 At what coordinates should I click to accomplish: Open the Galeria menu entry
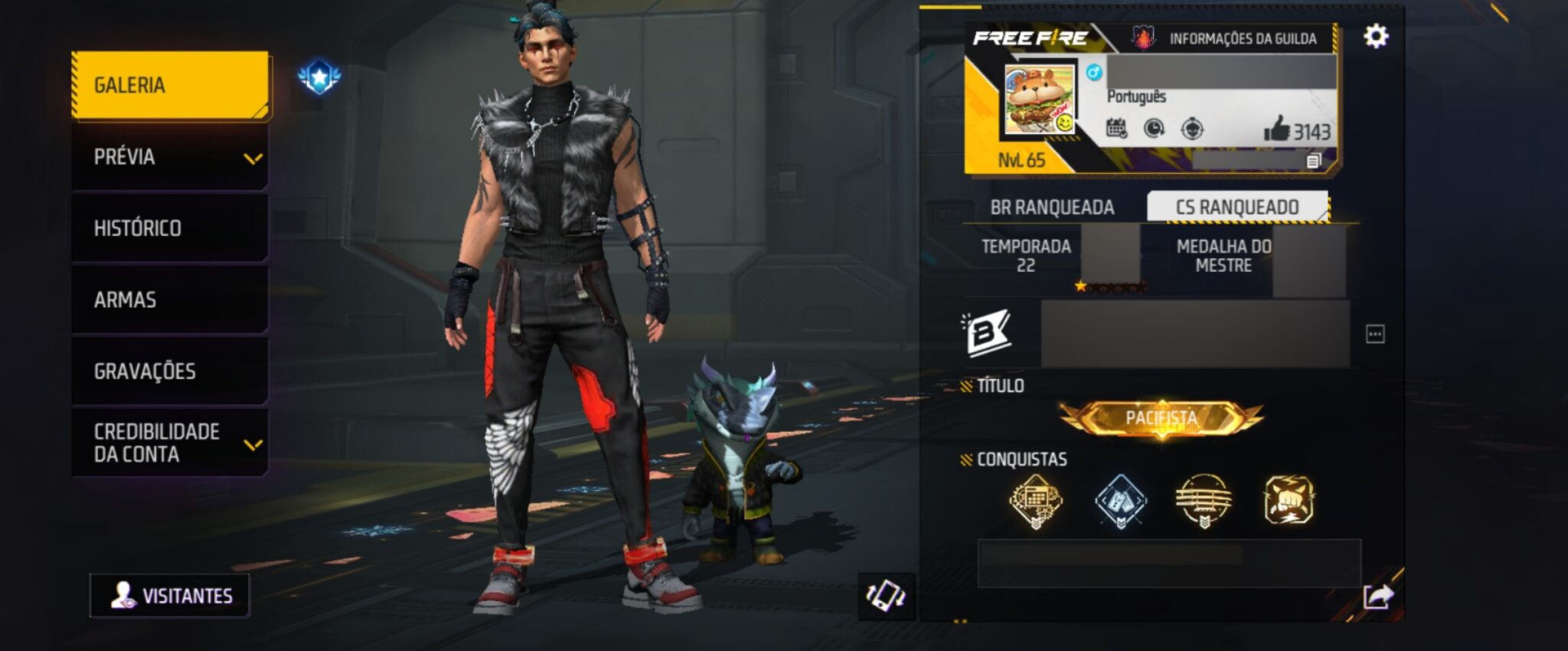[170, 85]
